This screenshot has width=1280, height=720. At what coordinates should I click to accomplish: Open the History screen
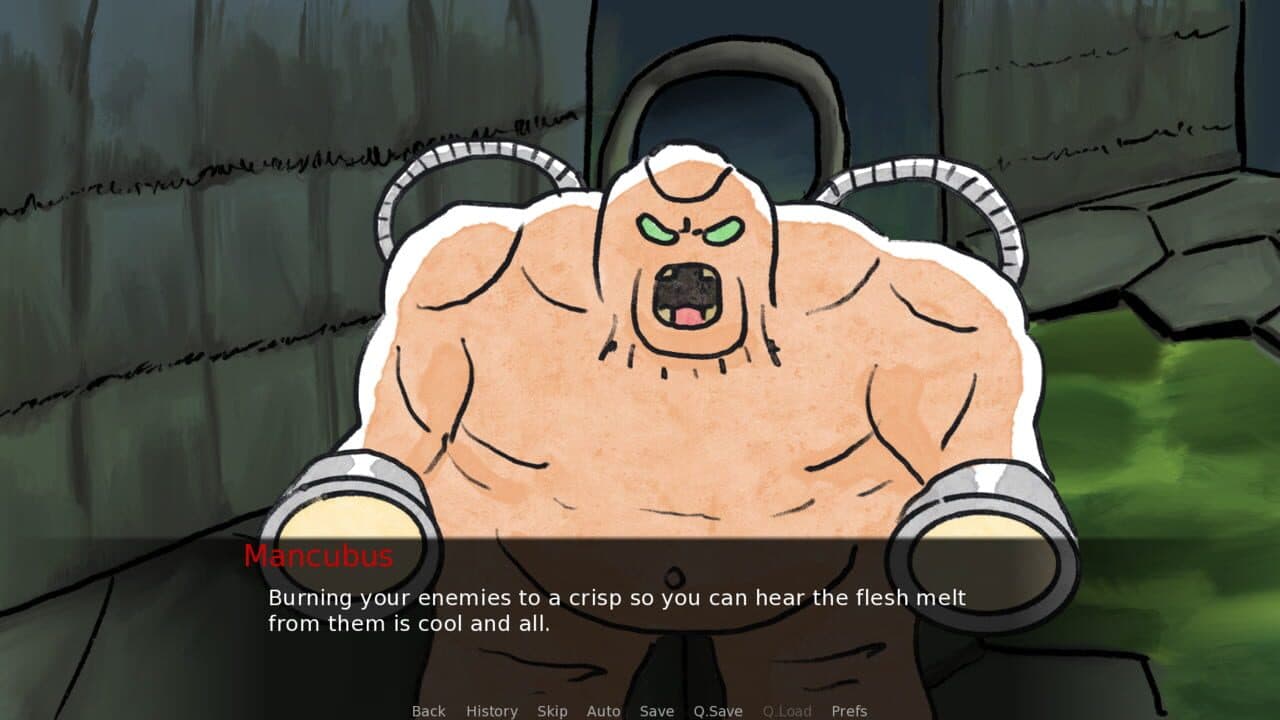(491, 711)
